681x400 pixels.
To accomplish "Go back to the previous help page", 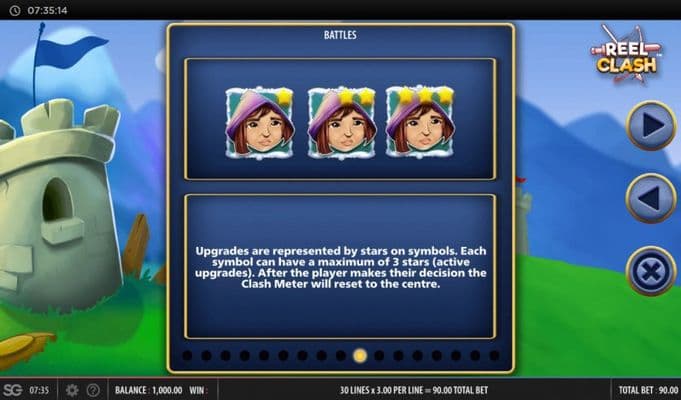I will pyautogui.click(x=650, y=198).
